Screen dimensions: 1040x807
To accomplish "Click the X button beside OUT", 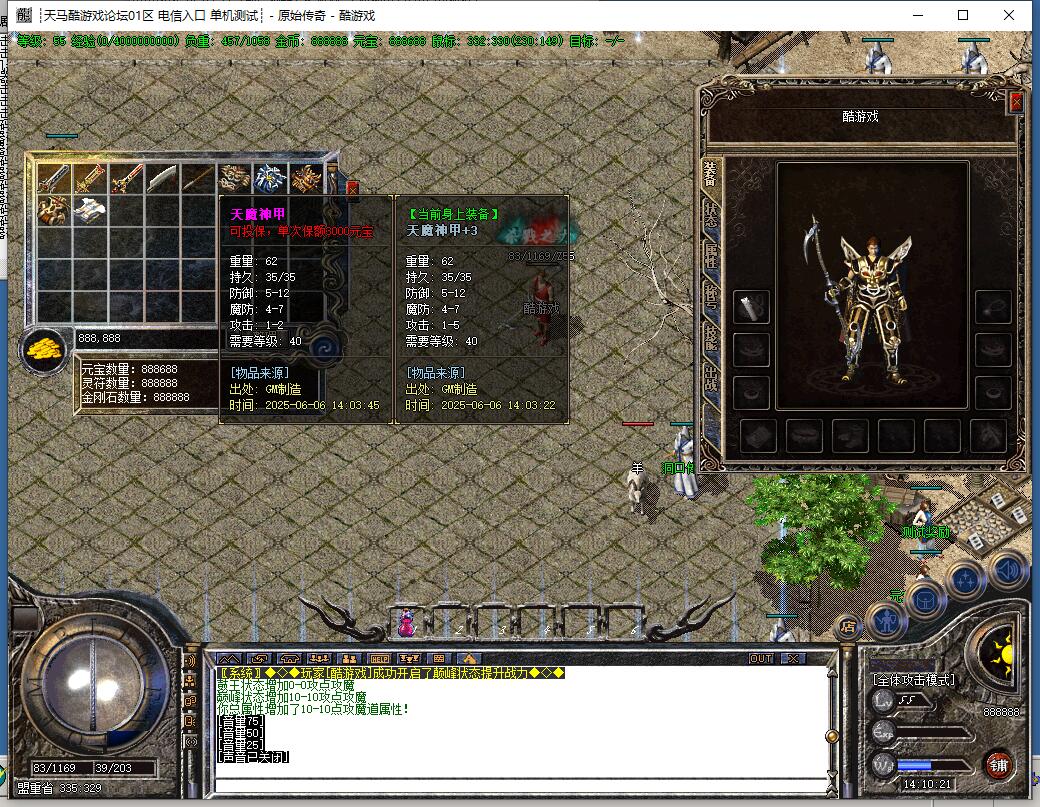I will (792, 659).
